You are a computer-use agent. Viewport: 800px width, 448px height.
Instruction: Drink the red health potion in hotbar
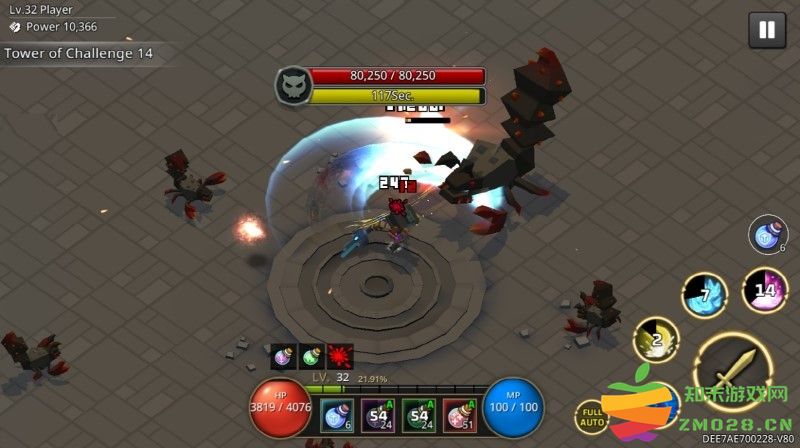(461, 416)
